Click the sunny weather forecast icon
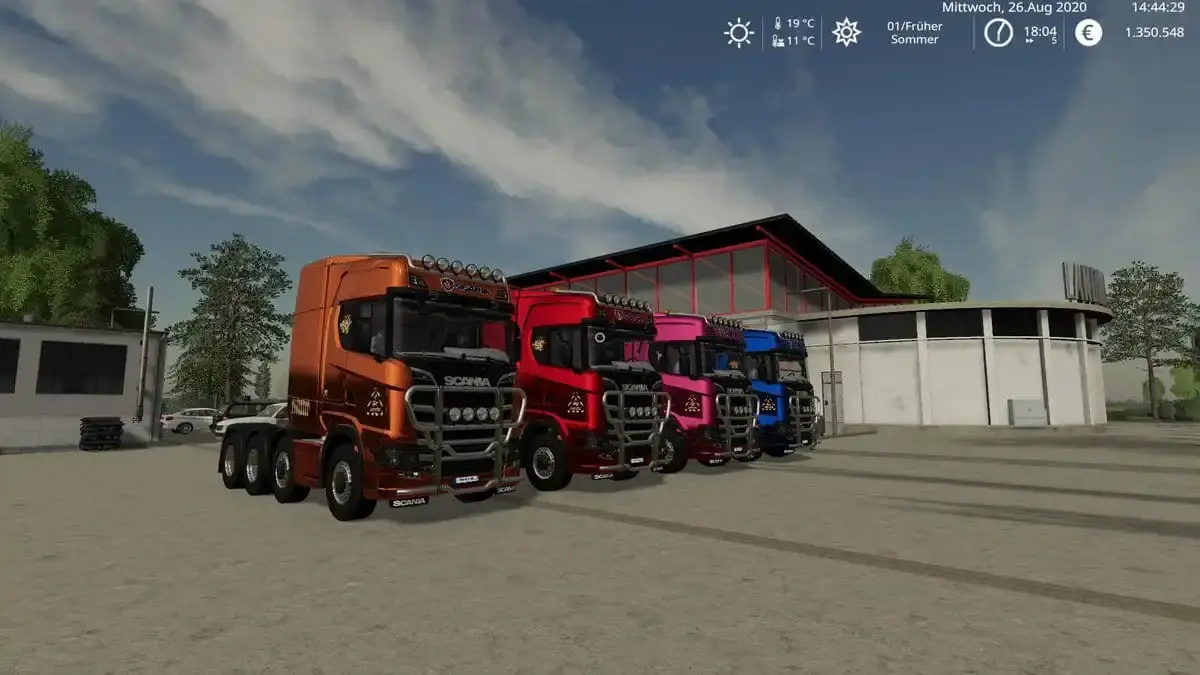 click(739, 33)
